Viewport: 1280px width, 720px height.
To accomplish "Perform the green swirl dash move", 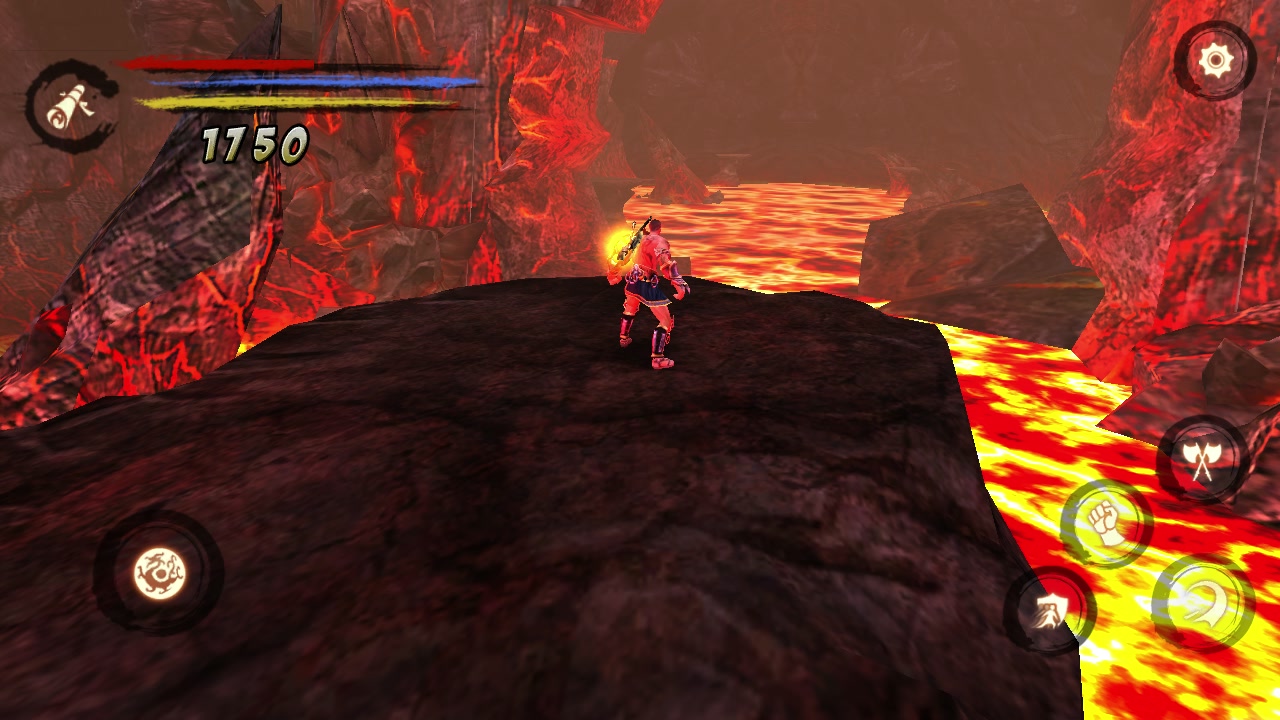I will click(x=1202, y=604).
